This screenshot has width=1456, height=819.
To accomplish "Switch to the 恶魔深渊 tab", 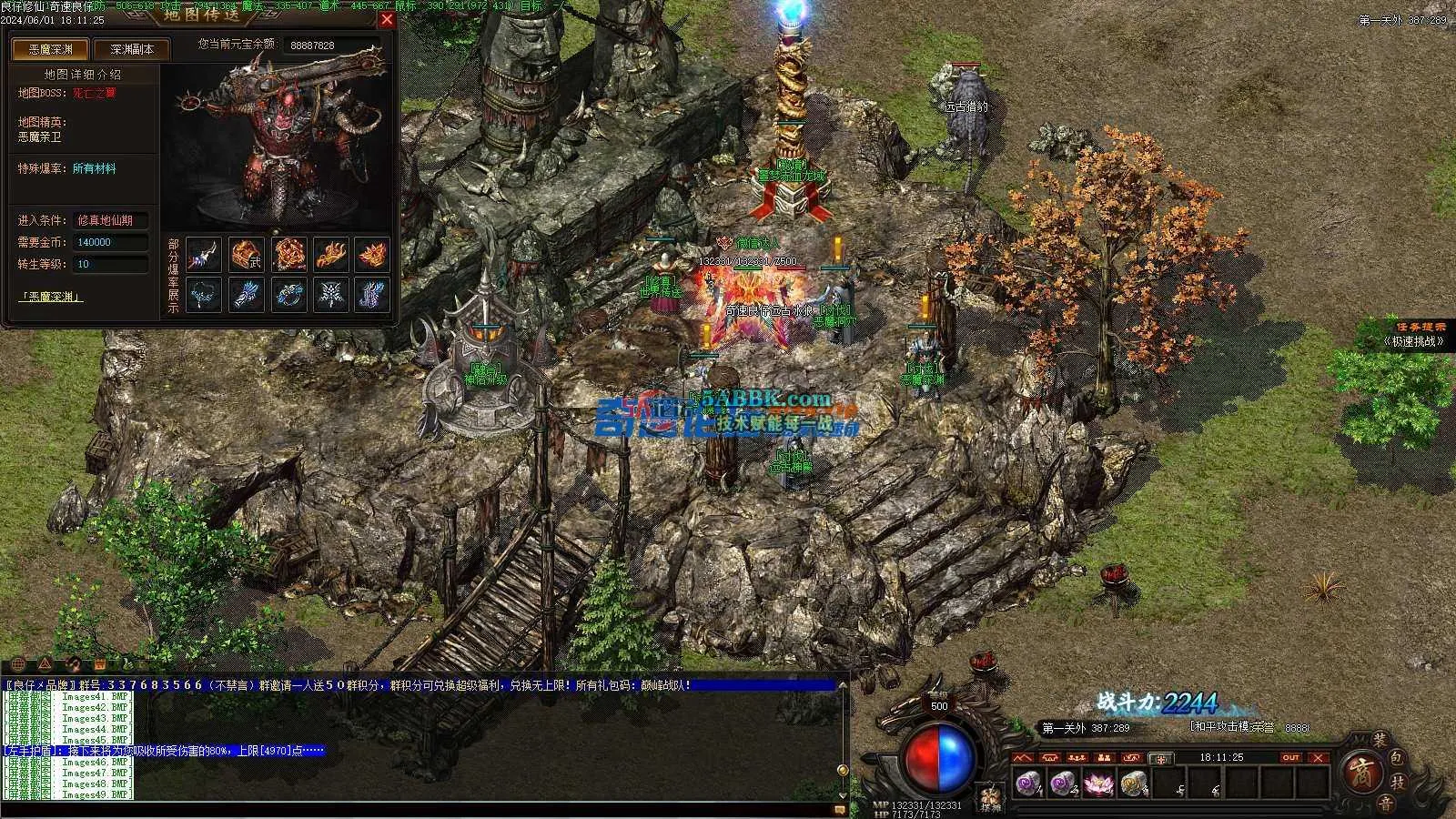I will (x=48, y=49).
